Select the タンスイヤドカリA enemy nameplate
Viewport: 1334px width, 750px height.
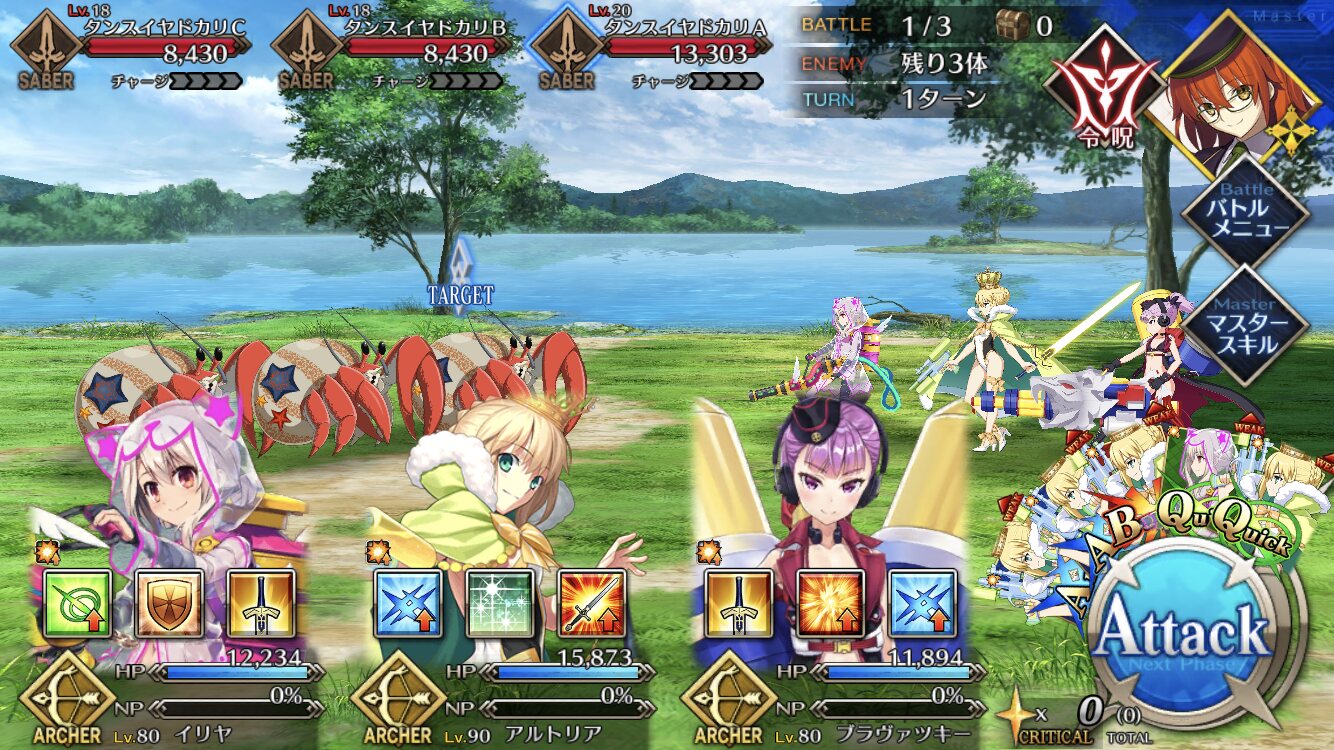click(680, 40)
